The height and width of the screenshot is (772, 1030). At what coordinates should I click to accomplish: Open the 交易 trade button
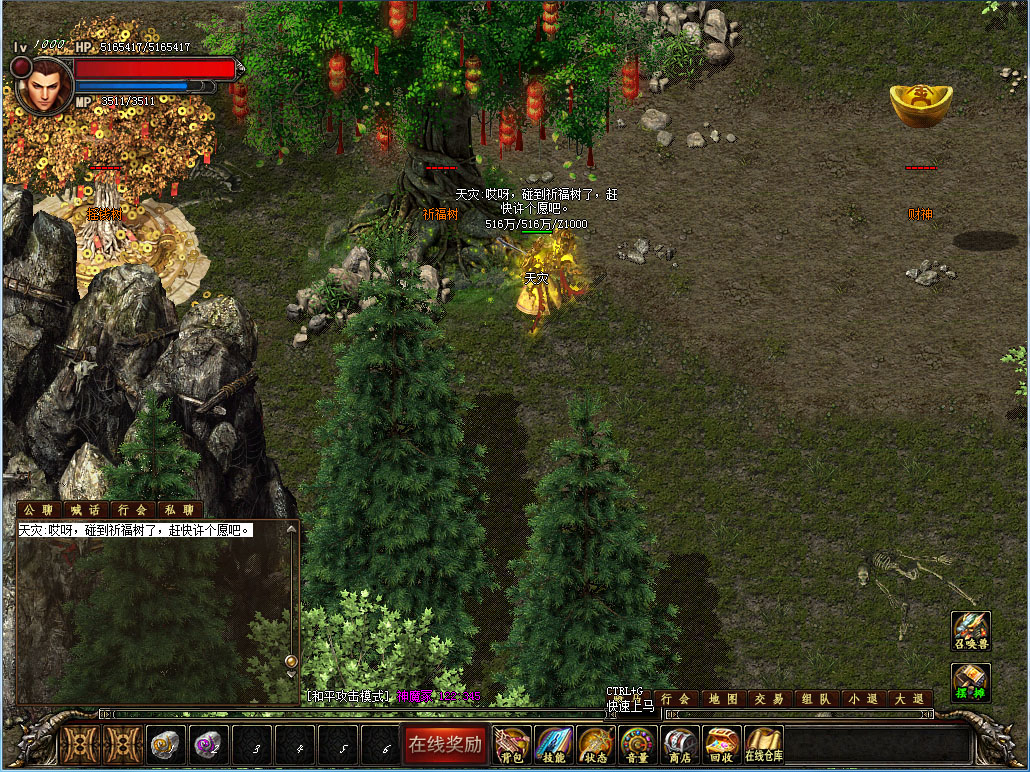(x=769, y=699)
